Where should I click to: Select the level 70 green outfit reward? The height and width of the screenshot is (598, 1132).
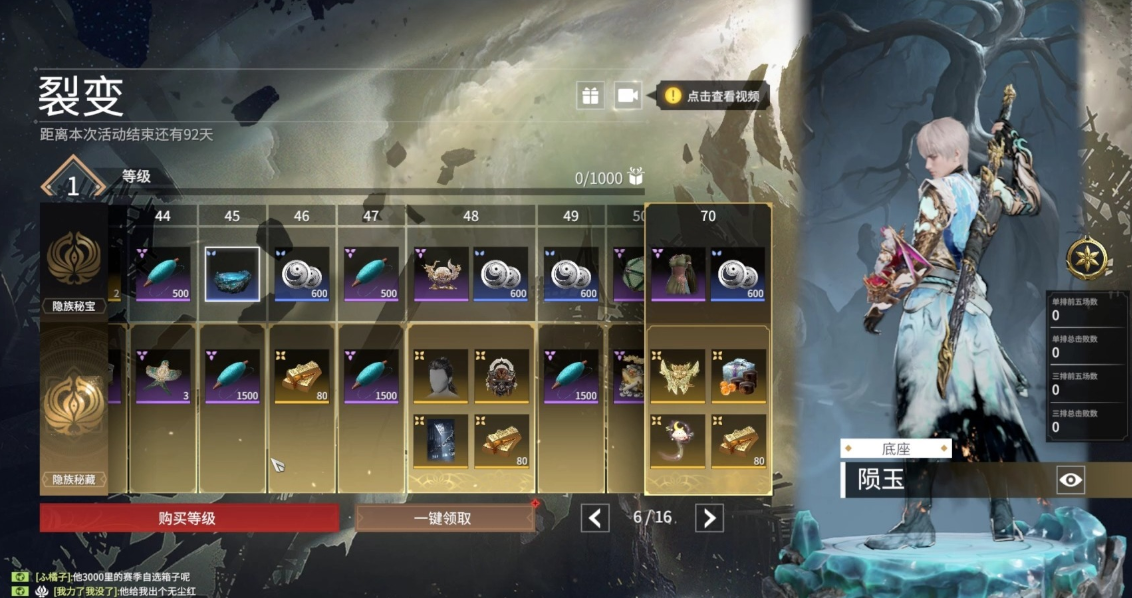click(678, 274)
